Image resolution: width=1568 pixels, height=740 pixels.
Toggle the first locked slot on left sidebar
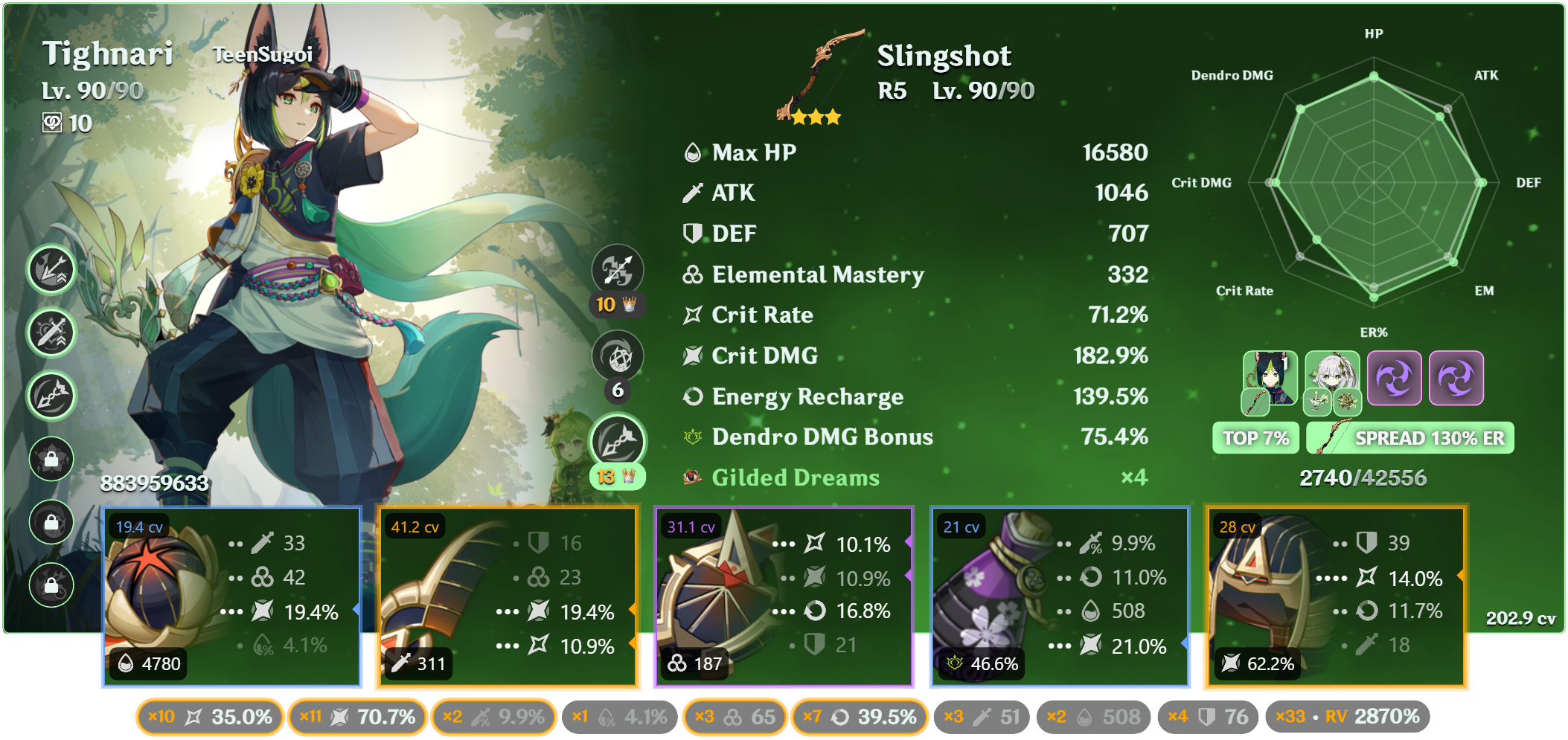(x=51, y=460)
